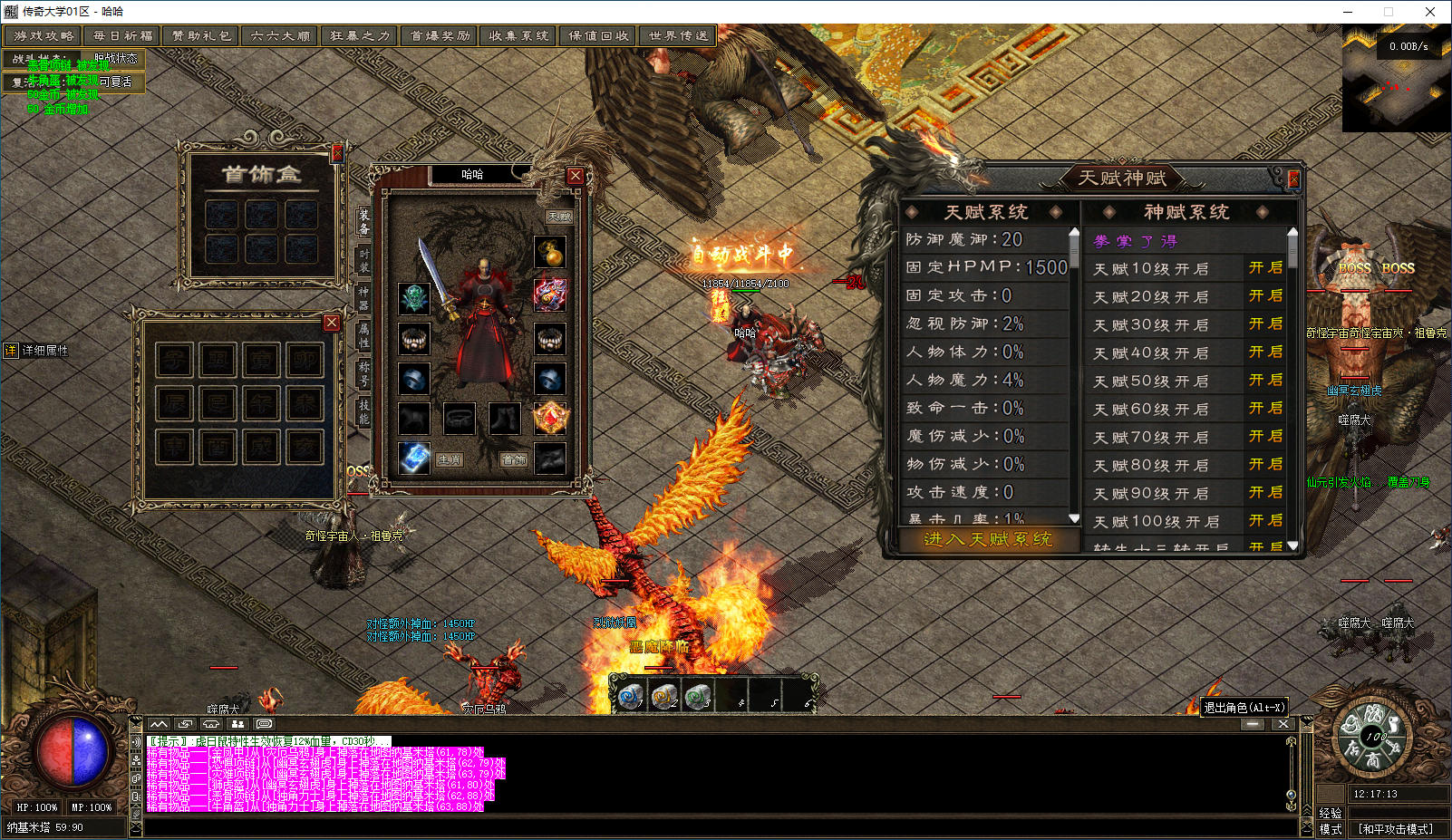Click the 首饰 jewelry button in character panel
Viewport: 1452px width, 840px height.
point(514,460)
